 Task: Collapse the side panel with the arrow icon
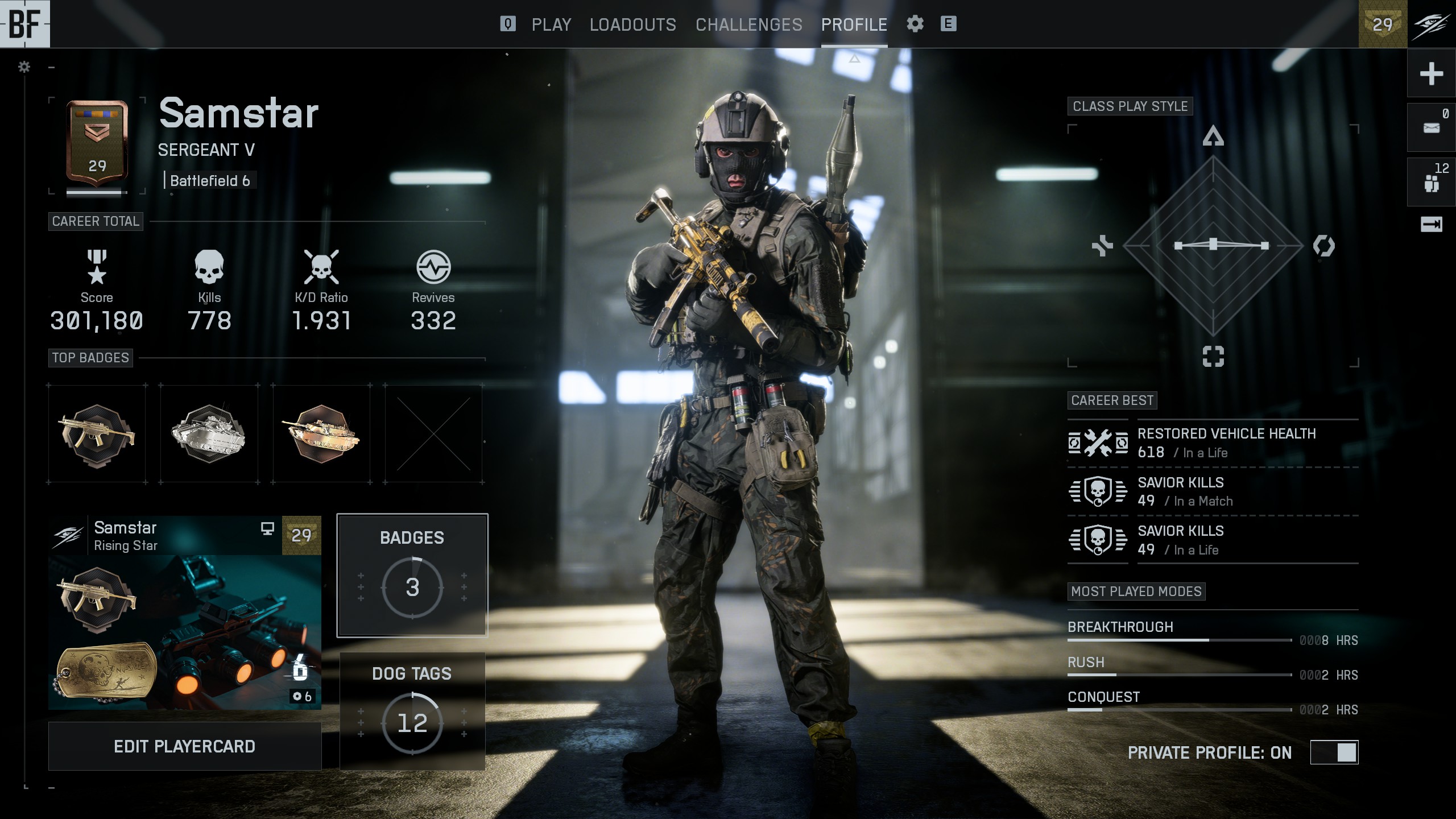[x=1431, y=224]
